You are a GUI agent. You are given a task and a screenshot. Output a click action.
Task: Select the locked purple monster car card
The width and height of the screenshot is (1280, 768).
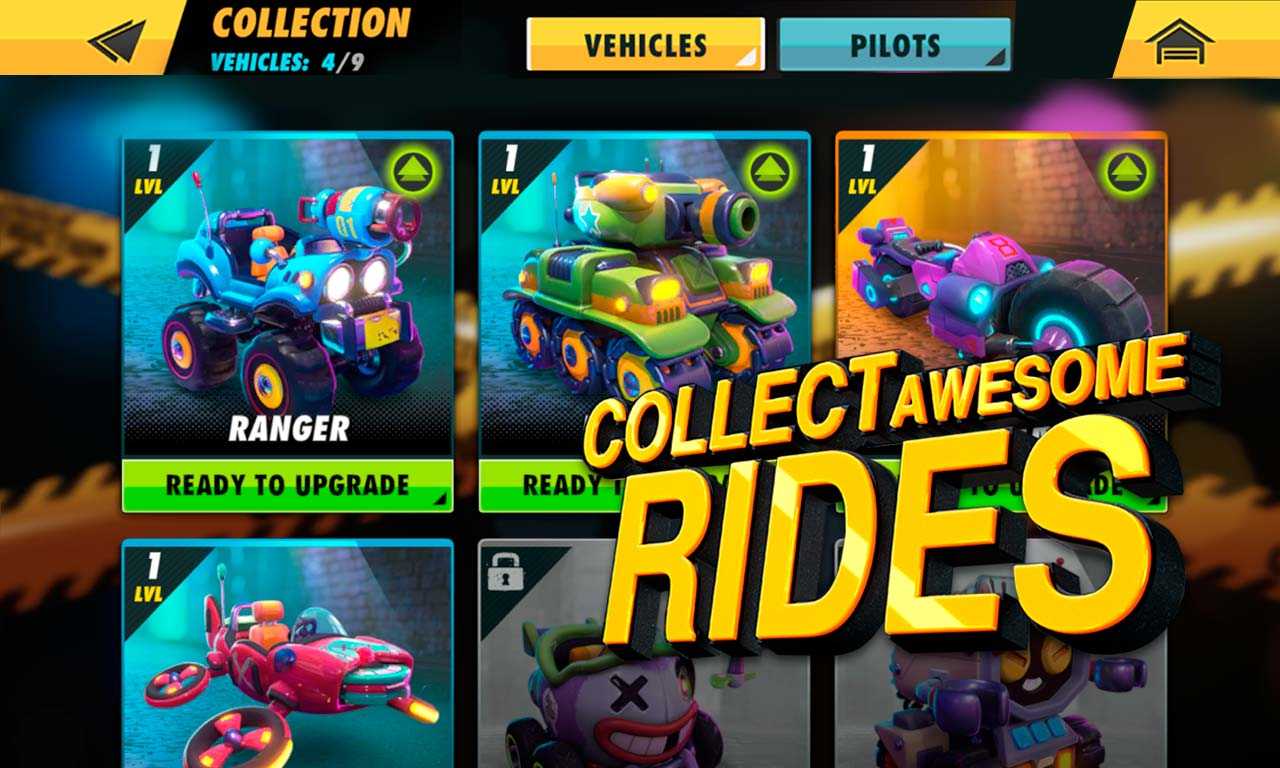click(x=560, y=680)
